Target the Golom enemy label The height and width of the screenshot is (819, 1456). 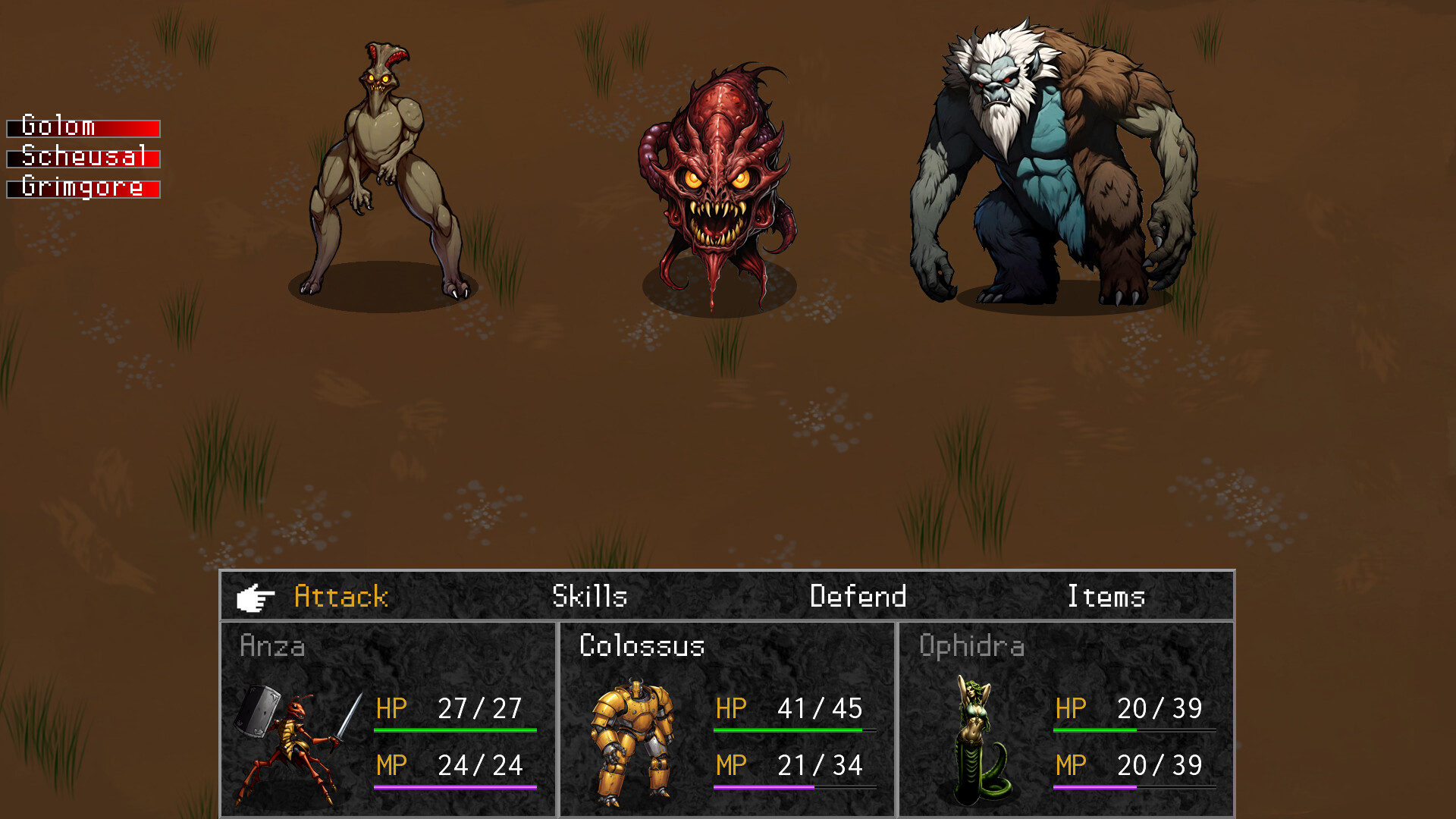83,127
